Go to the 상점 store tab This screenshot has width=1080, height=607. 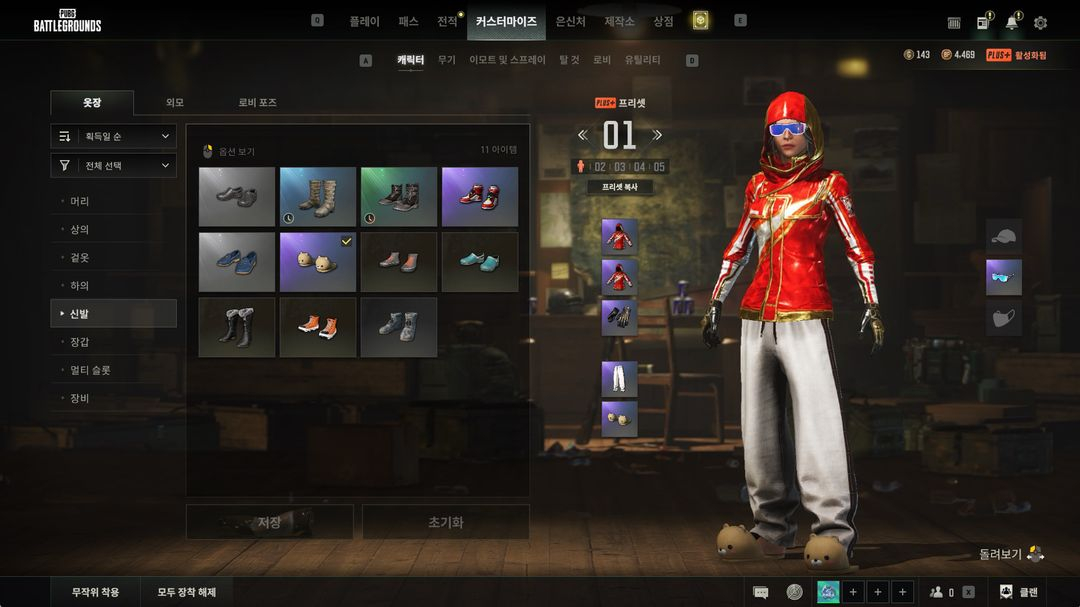[x=663, y=21]
